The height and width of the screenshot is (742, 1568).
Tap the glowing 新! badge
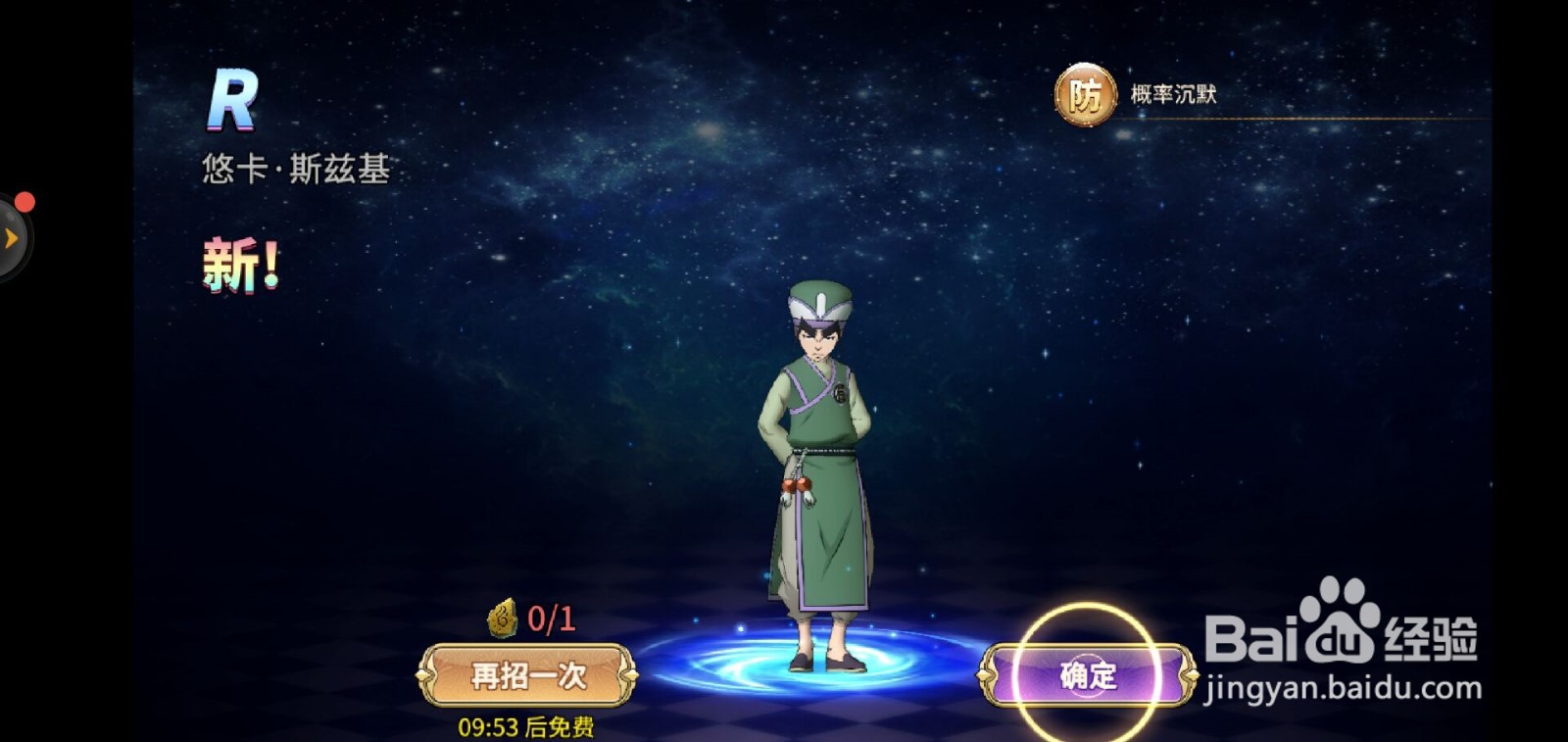point(242,259)
